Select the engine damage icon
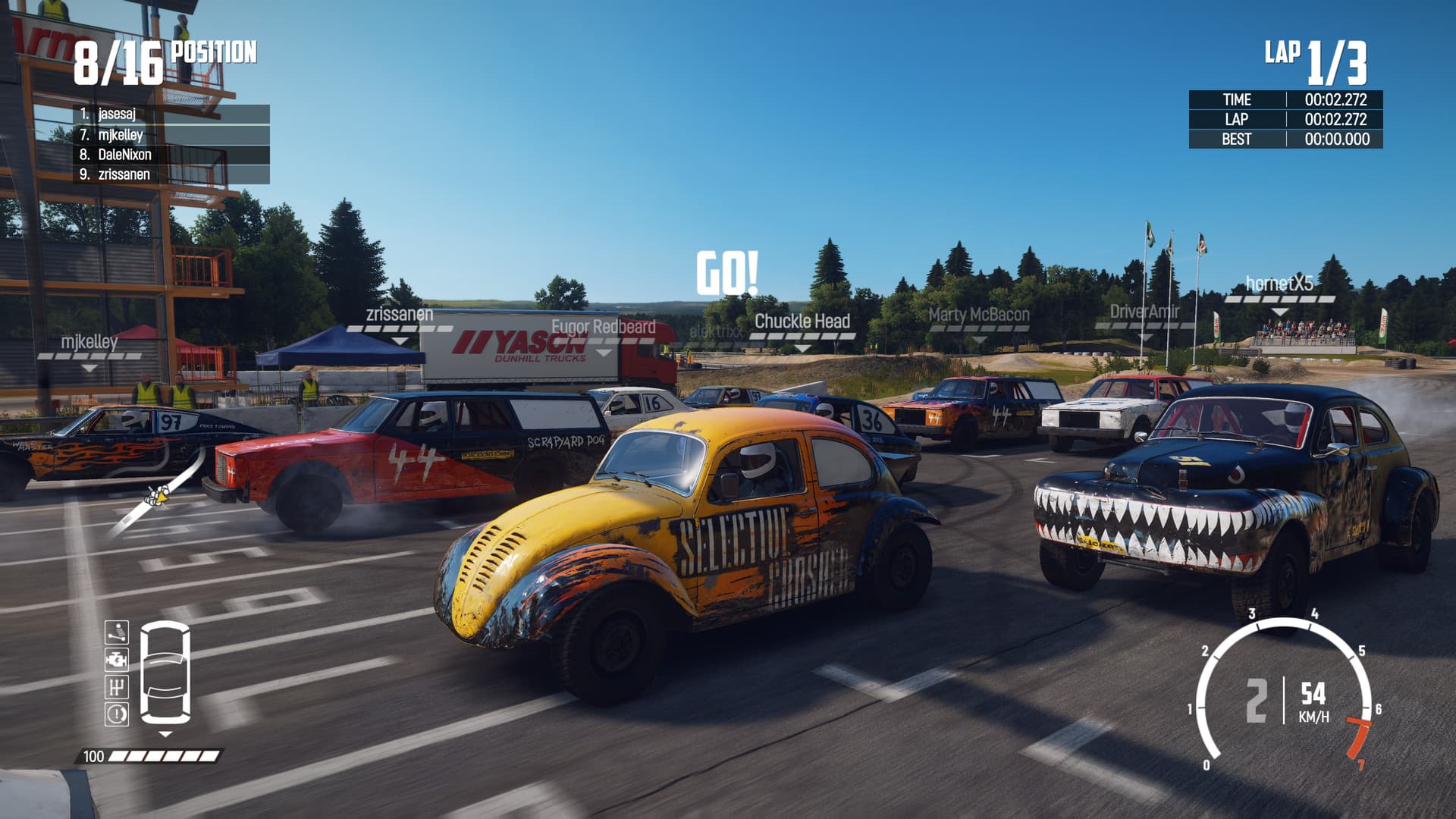The width and height of the screenshot is (1456, 819). tap(117, 660)
